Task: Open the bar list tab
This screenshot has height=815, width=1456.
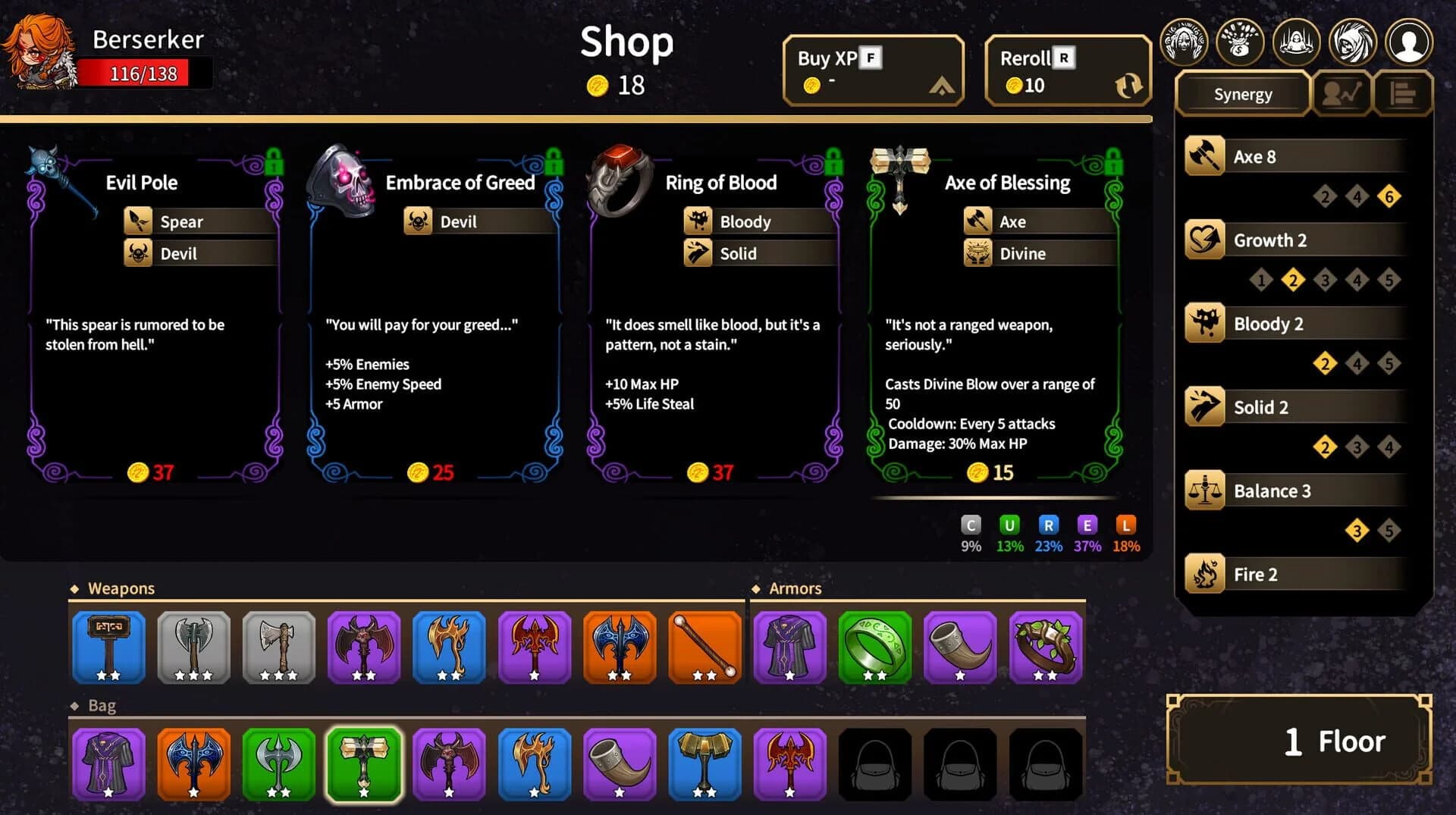Action: click(x=1402, y=94)
